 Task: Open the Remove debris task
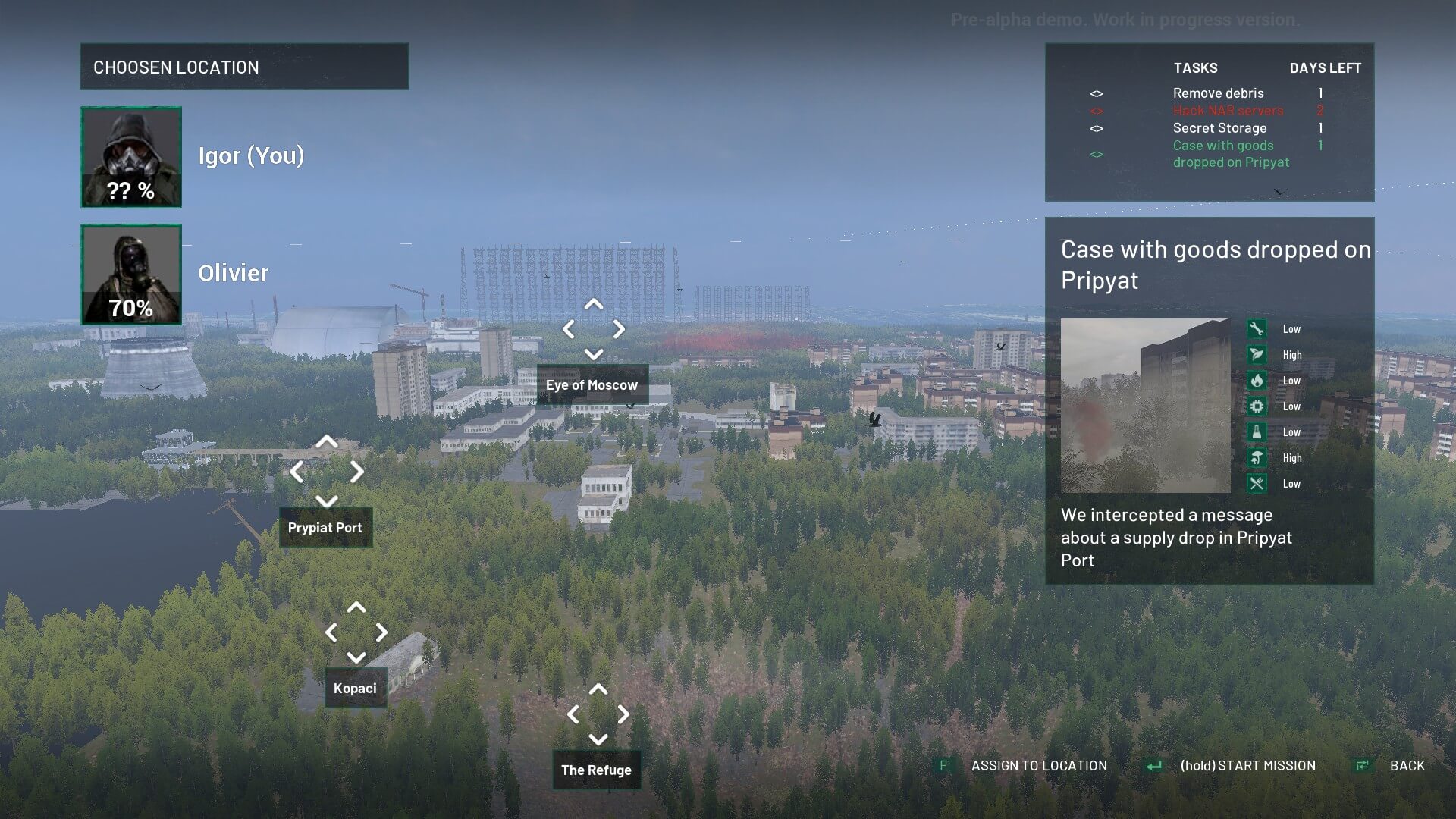tap(1218, 93)
